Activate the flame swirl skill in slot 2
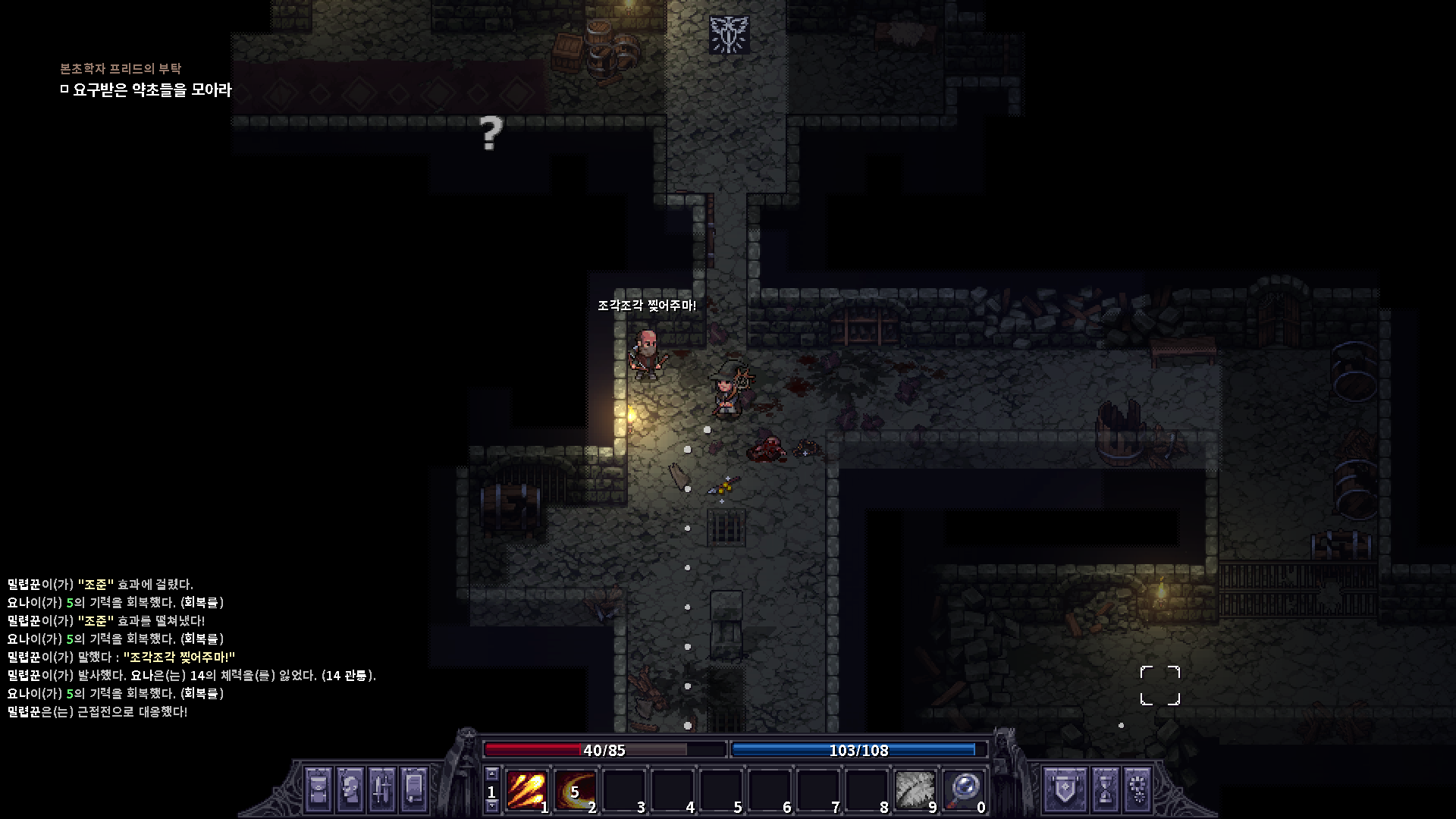Image resolution: width=1456 pixels, height=819 pixels. click(575, 790)
